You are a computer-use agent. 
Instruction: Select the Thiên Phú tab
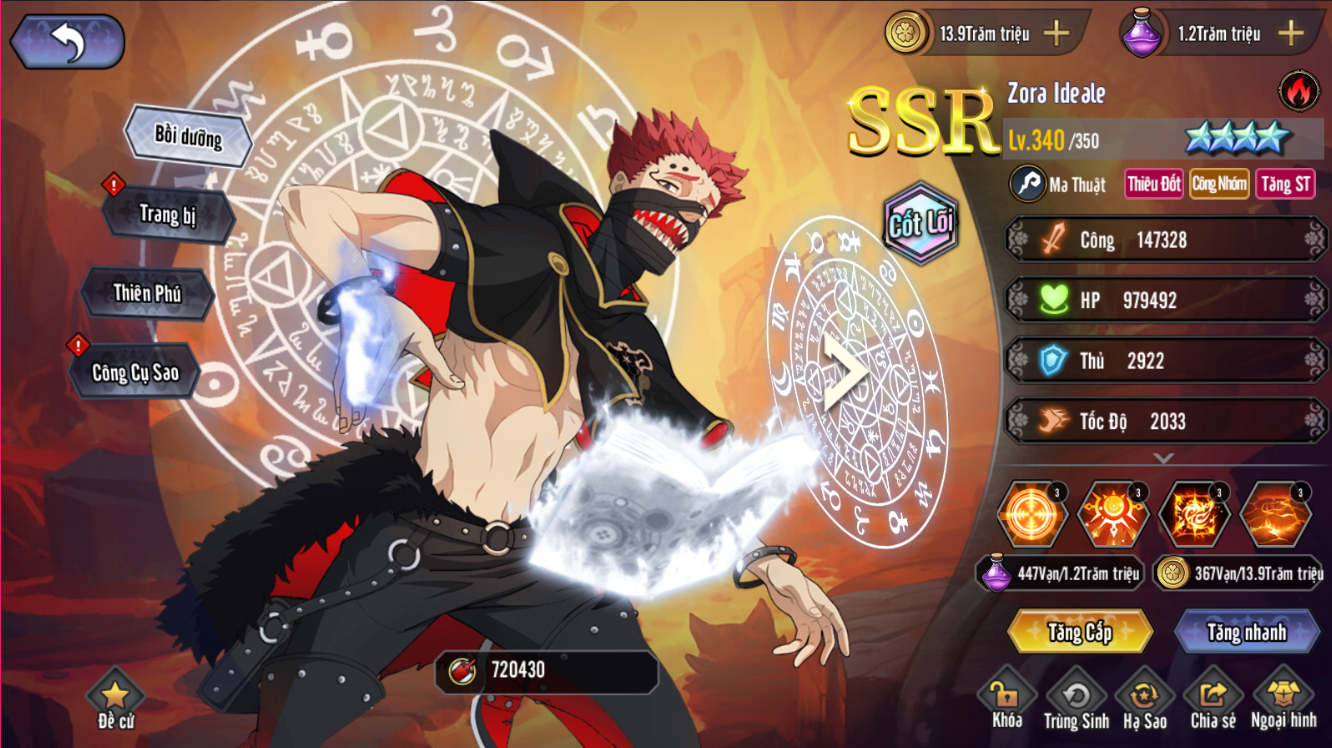coord(147,293)
